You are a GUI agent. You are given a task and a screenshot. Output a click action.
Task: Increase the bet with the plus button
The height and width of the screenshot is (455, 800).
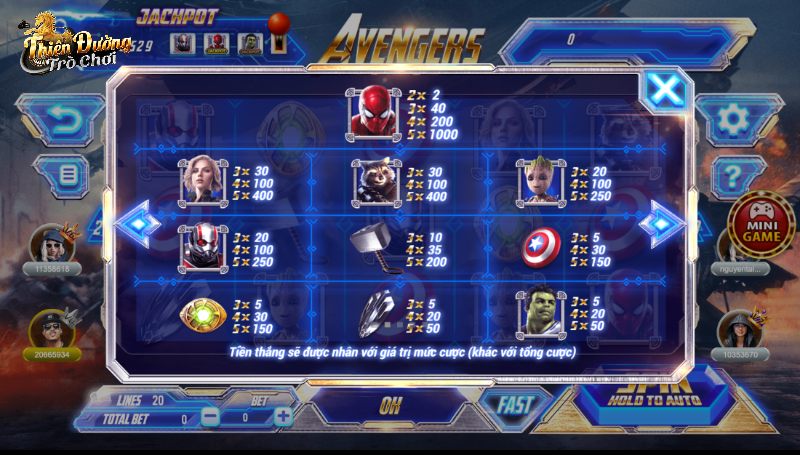pyautogui.click(x=283, y=416)
